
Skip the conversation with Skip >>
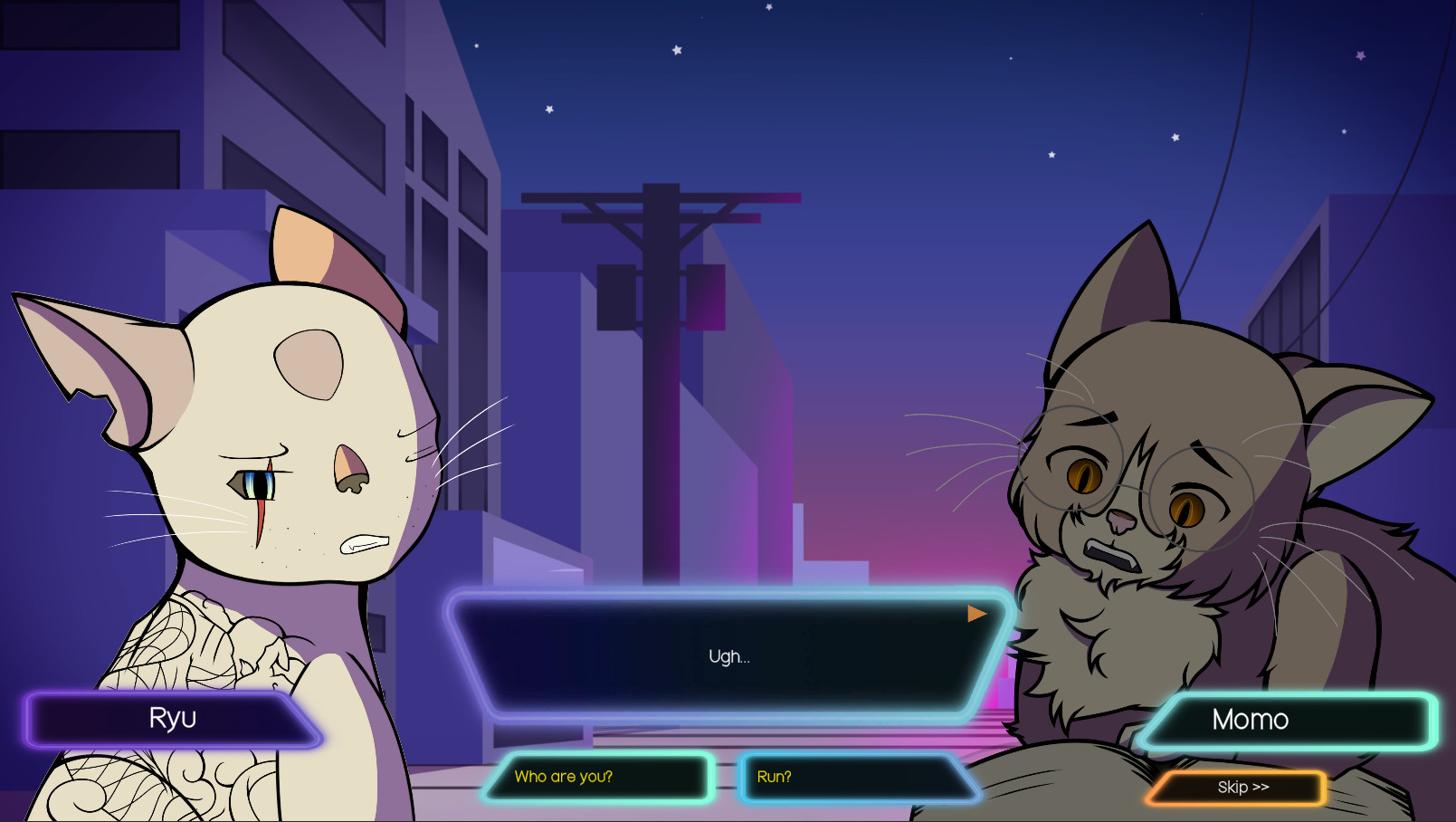1242,788
